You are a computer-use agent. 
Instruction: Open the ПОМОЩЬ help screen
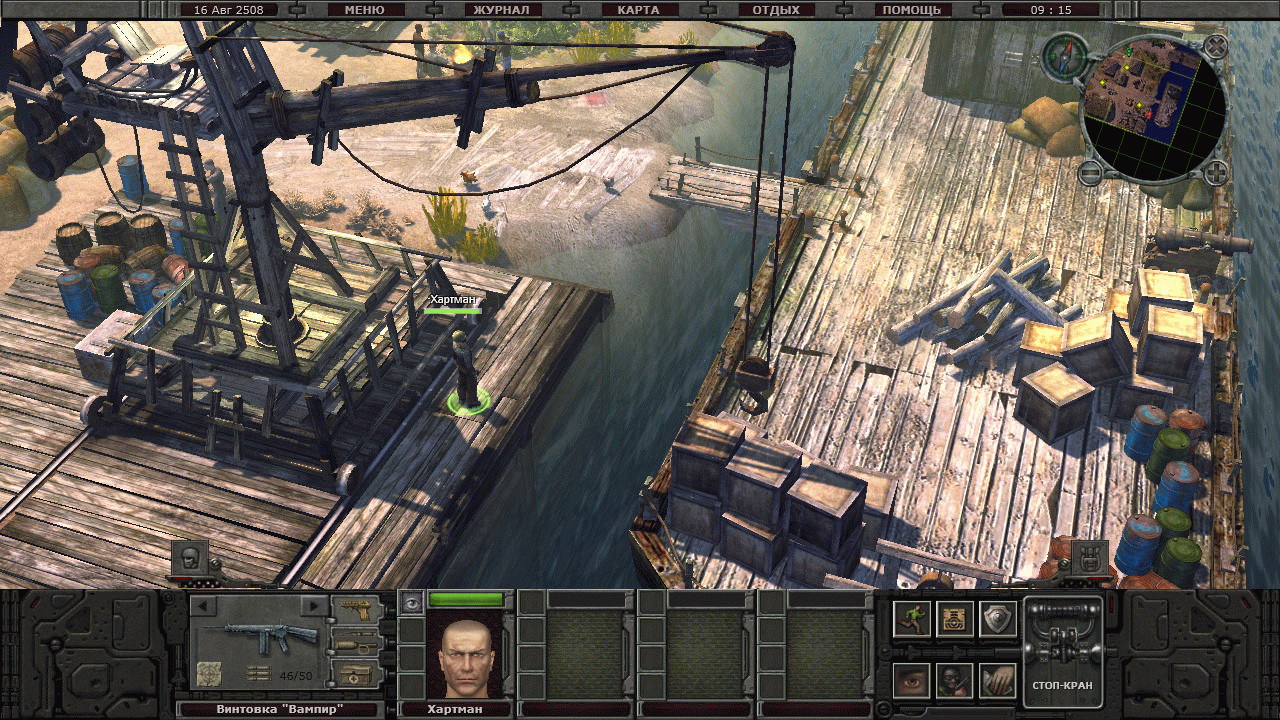911,10
